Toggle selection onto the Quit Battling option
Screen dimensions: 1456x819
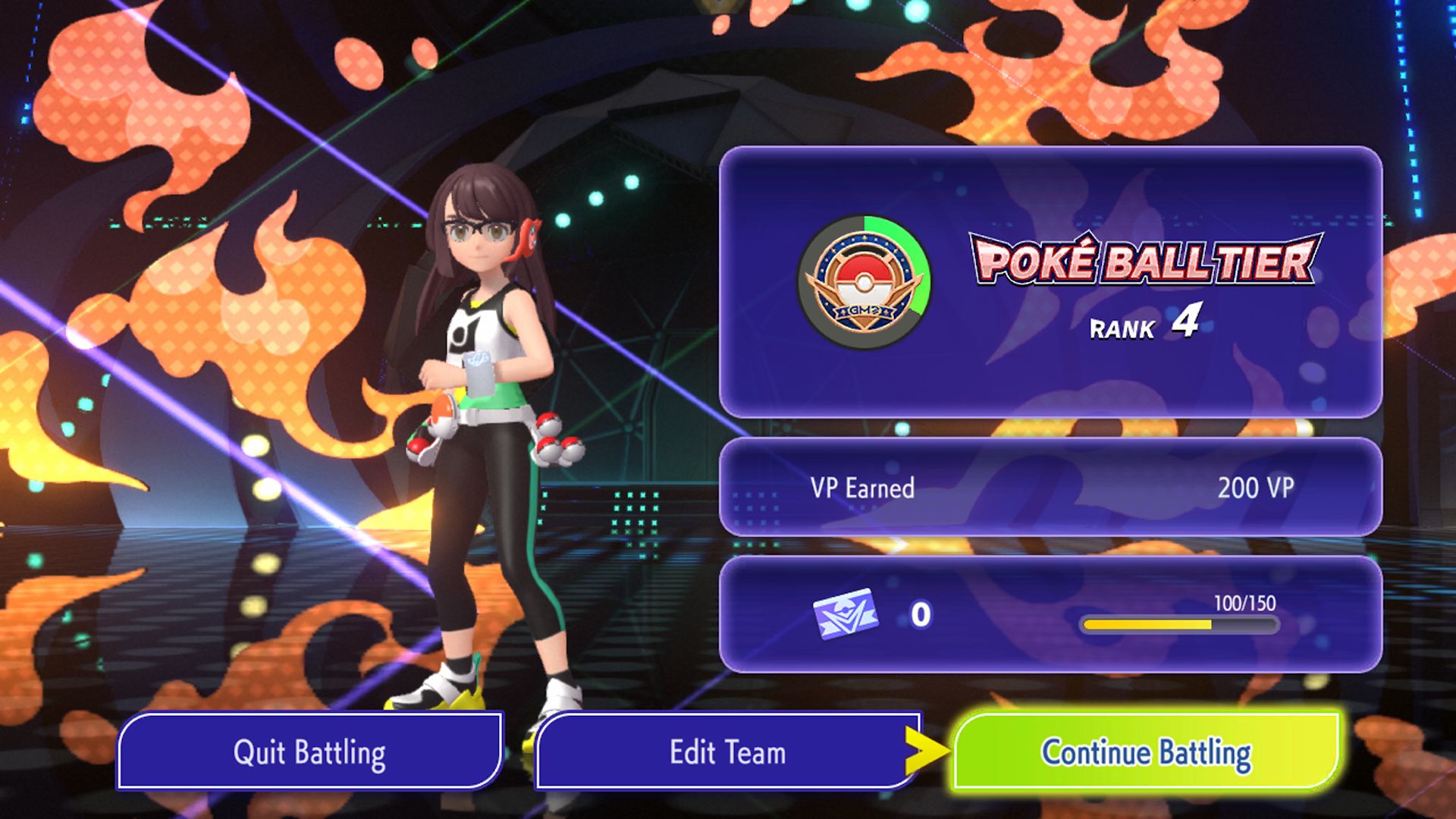pos(311,751)
